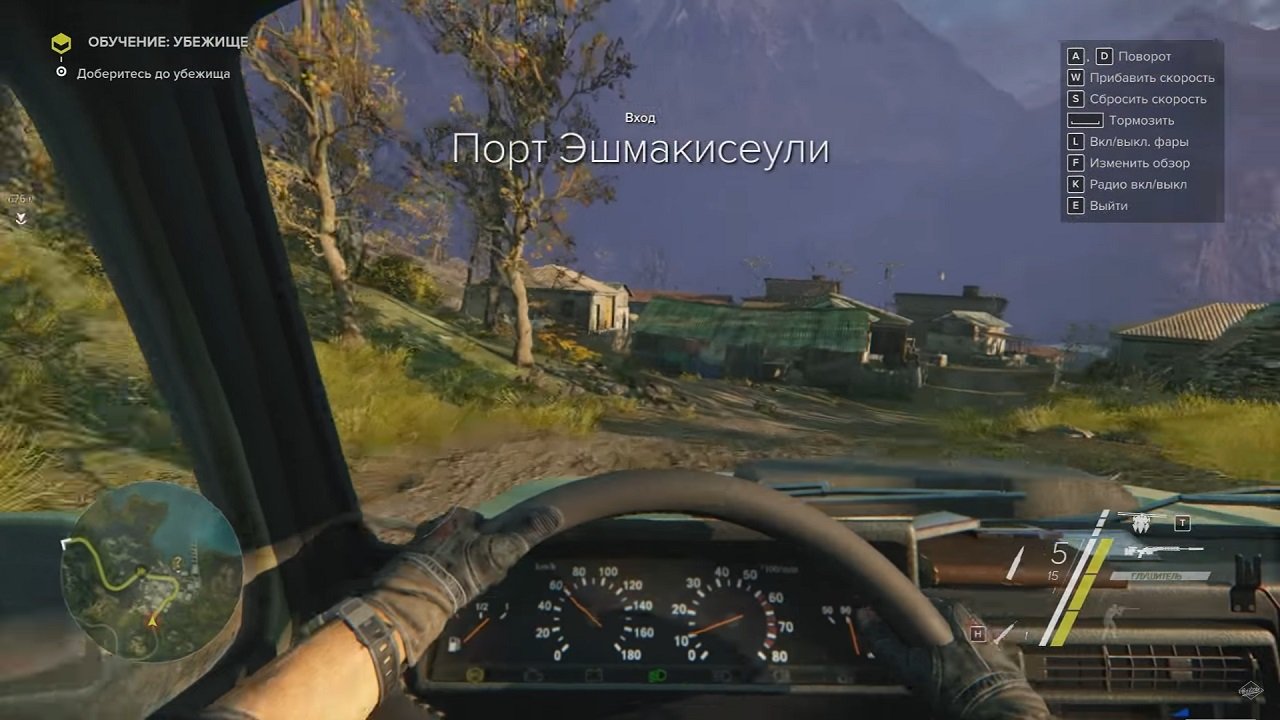The width and height of the screenshot is (1280, 720).
Task: Click the W key icon for Прибавить скорость
Action: (1076, 77)
